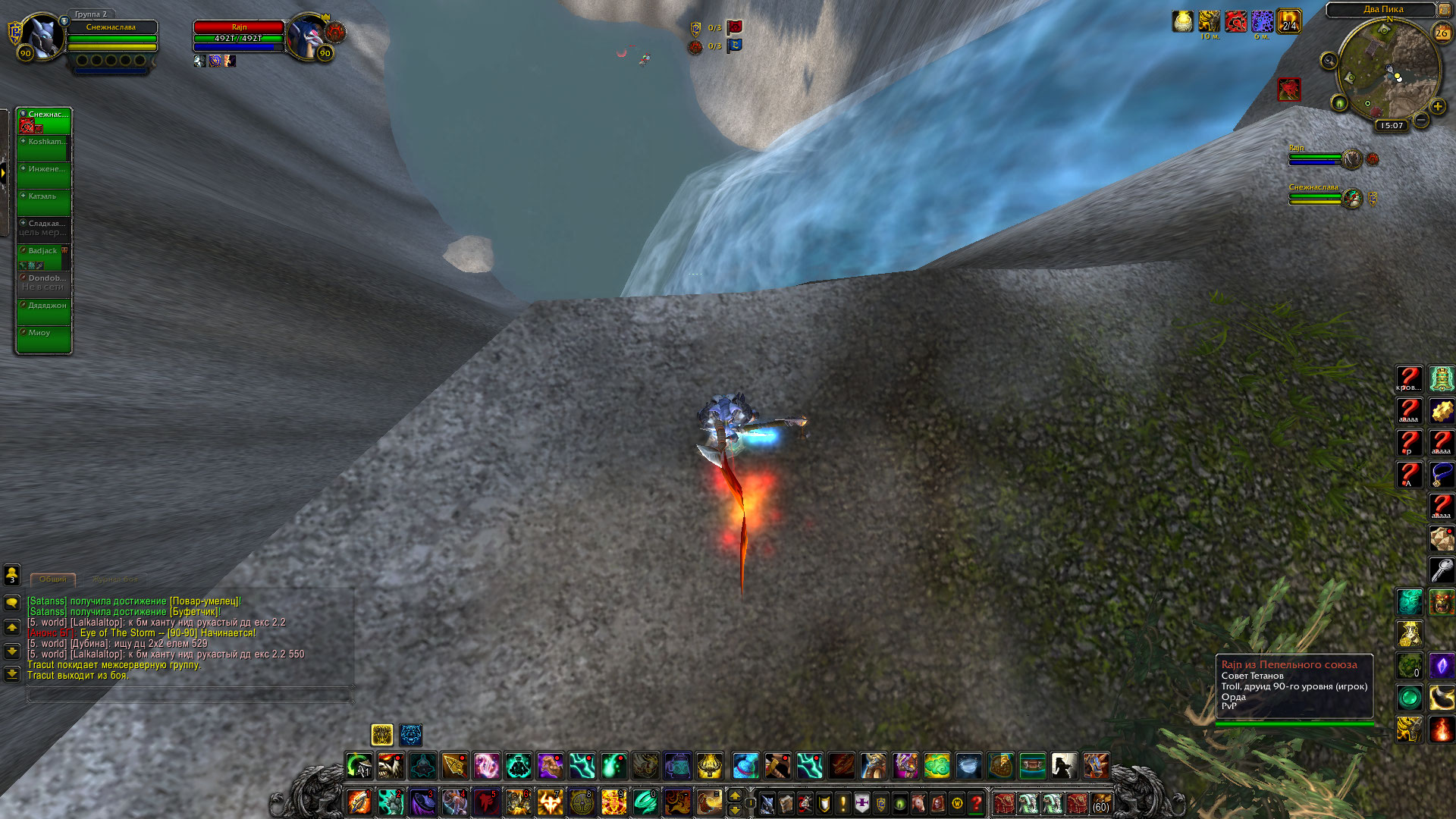Zoom in the minimap with plus button
1456x819 pixels.
pyautogui.click(x=1437, y=107)
